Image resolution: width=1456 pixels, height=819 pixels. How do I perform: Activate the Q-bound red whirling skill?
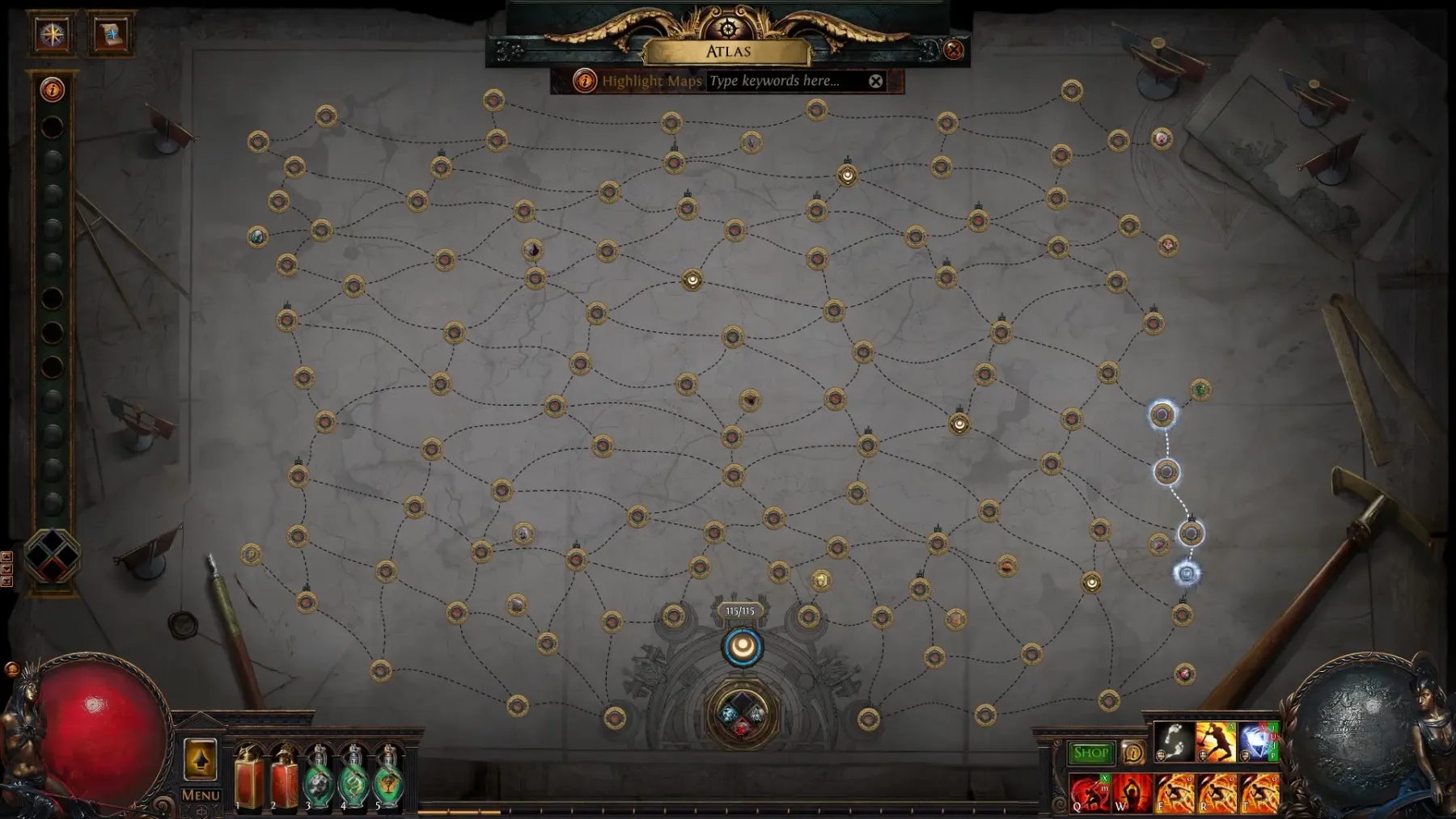[x=1090, y=793]
